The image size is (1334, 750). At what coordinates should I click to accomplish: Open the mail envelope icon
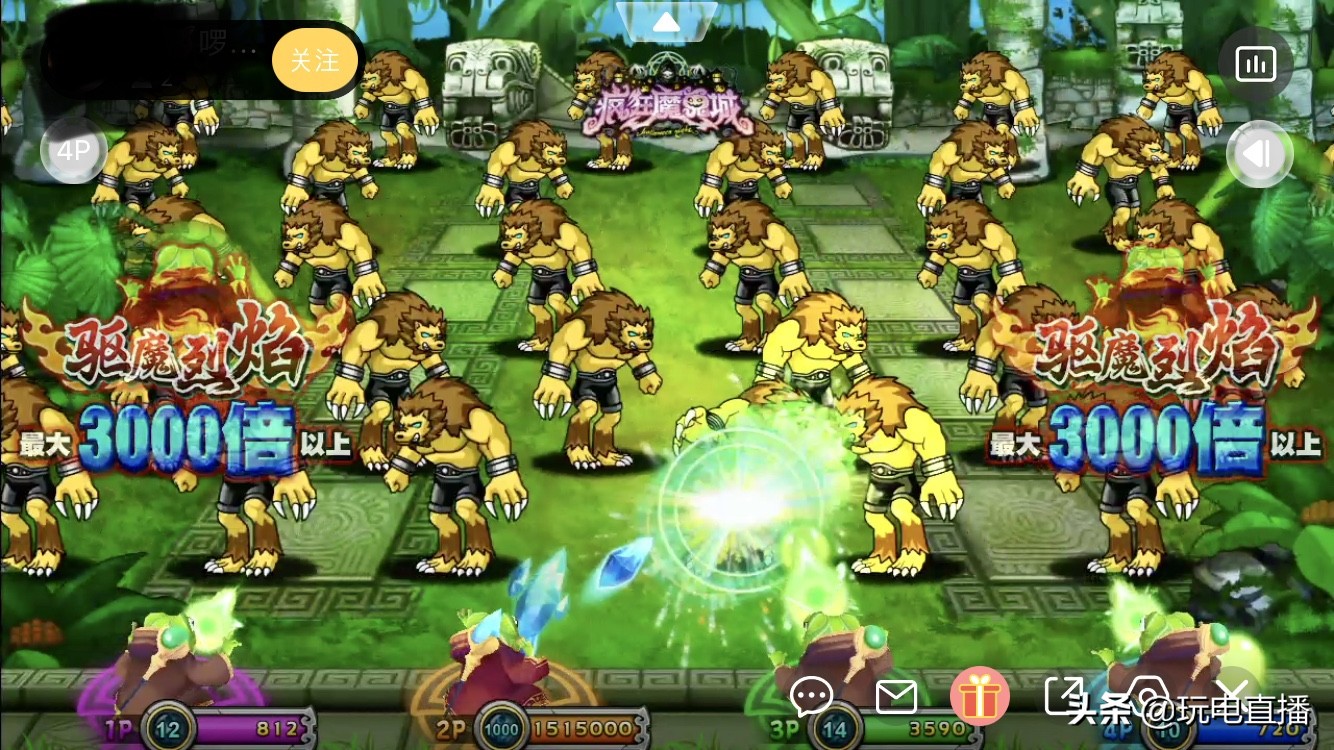click(896, 697)
